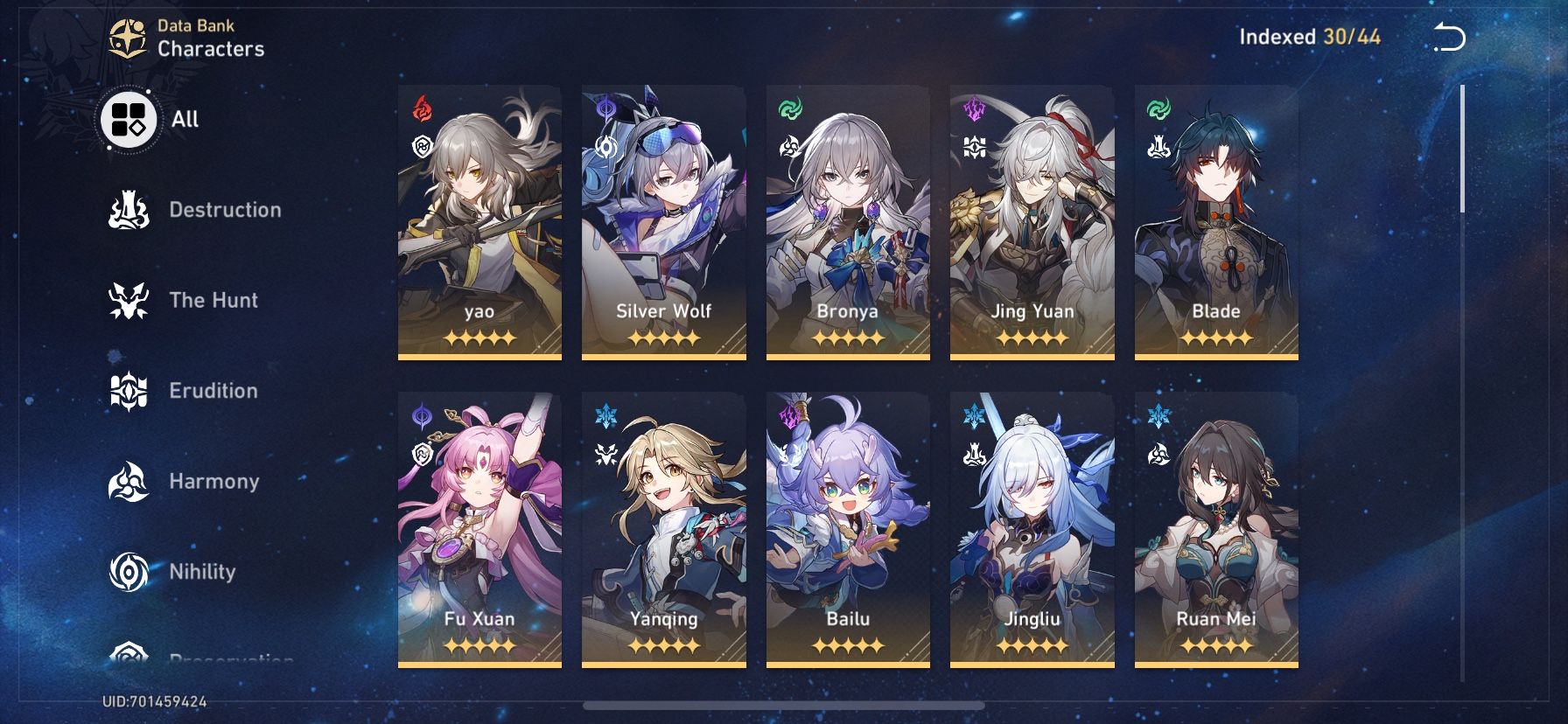Click the Indexed 30/44 counter
Viewport: 1568px width, 724px height.
(x=1311, y=37)
